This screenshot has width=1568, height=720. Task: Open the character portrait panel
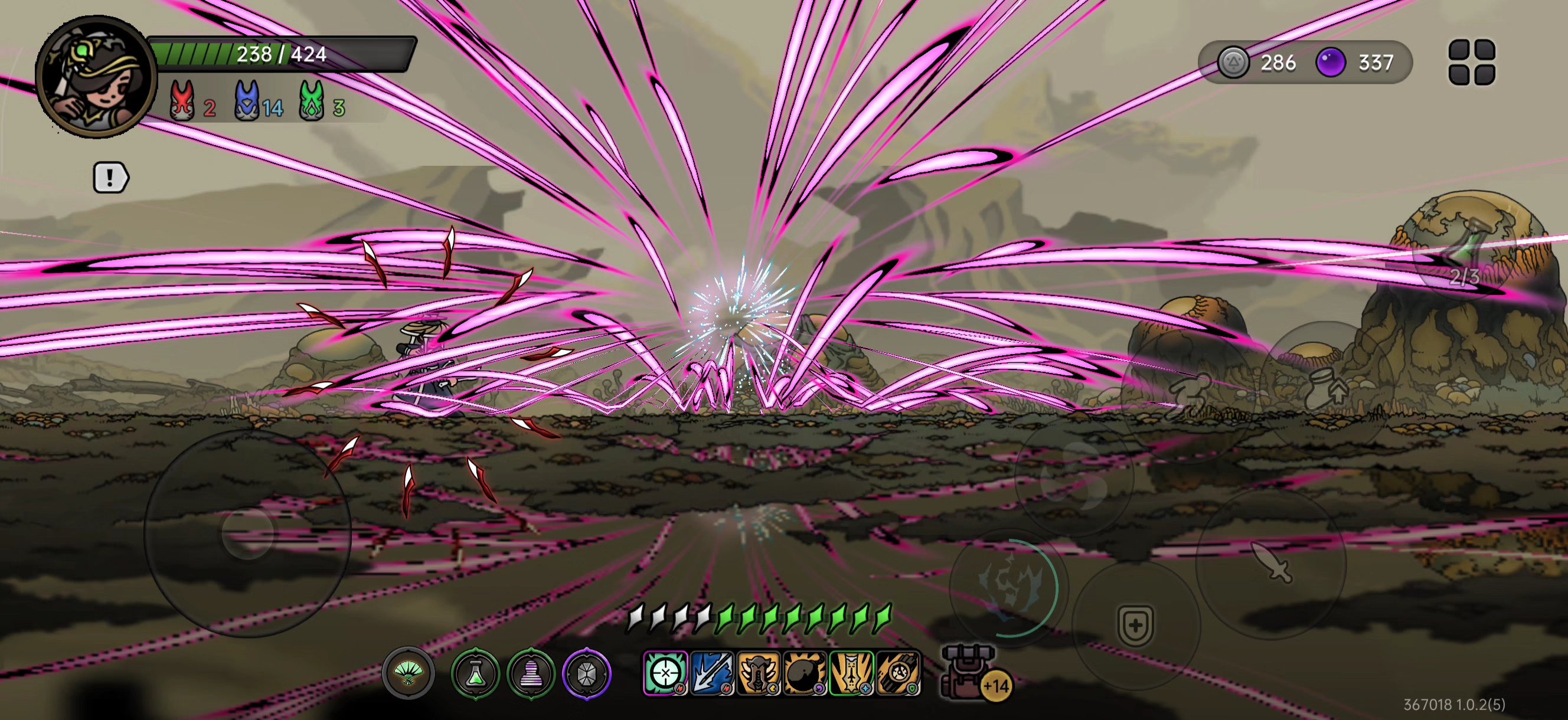coord(96,77)
